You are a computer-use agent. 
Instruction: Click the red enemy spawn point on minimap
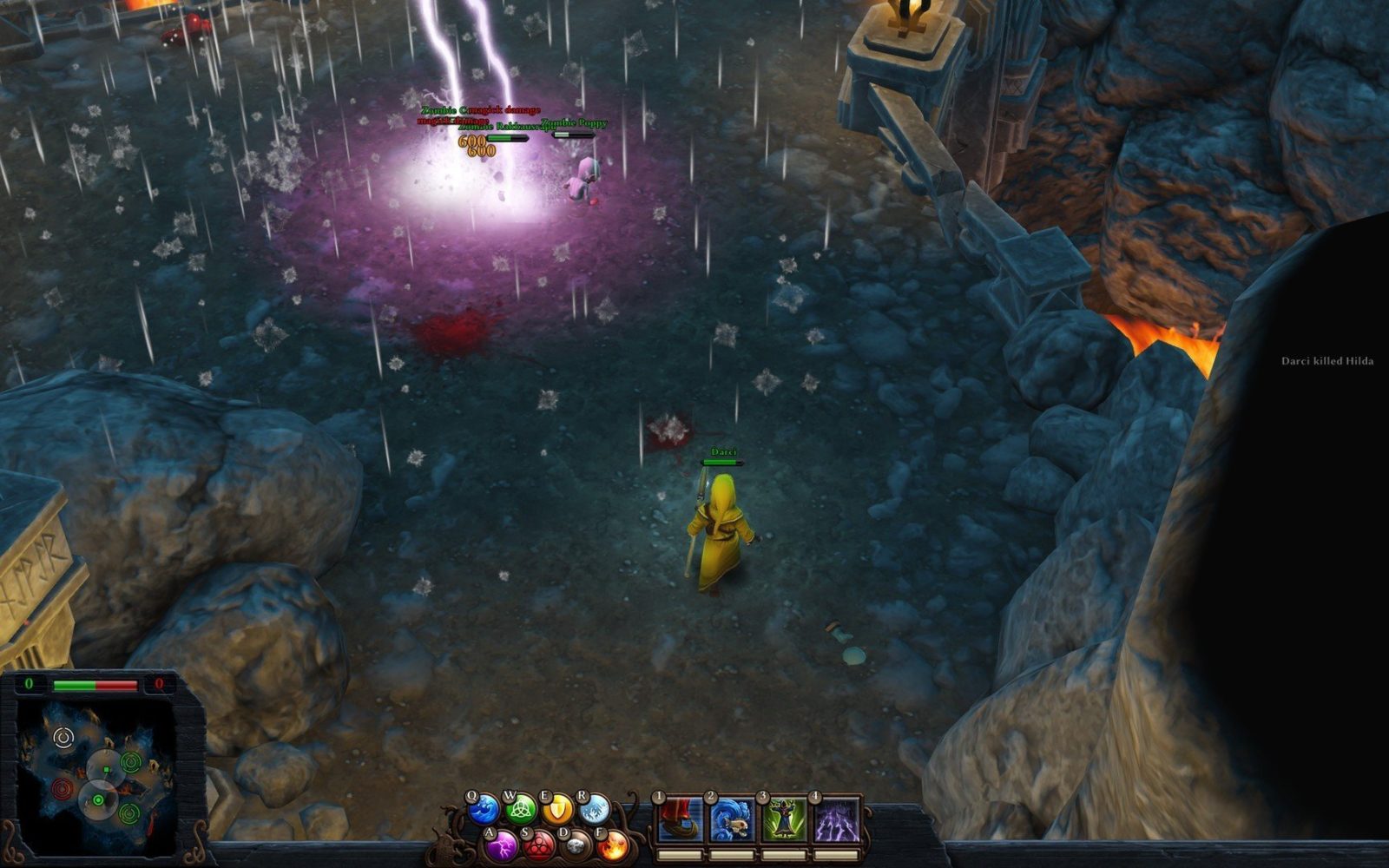[x=62, y=789]
